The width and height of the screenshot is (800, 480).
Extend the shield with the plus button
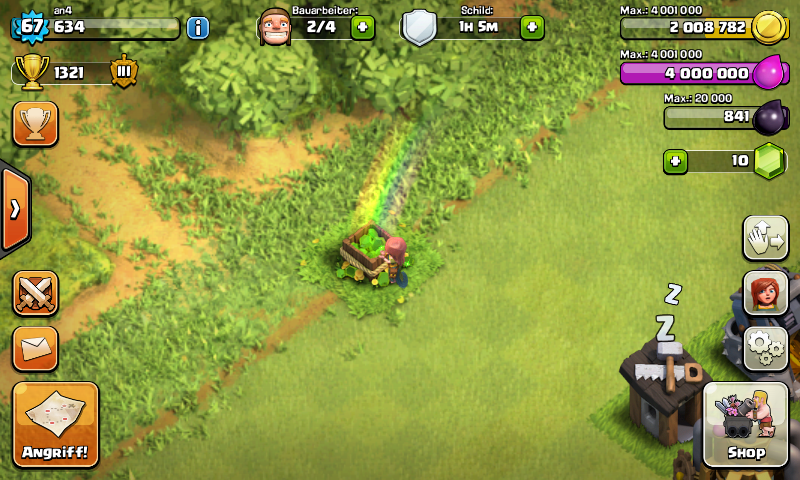point(531,27)
